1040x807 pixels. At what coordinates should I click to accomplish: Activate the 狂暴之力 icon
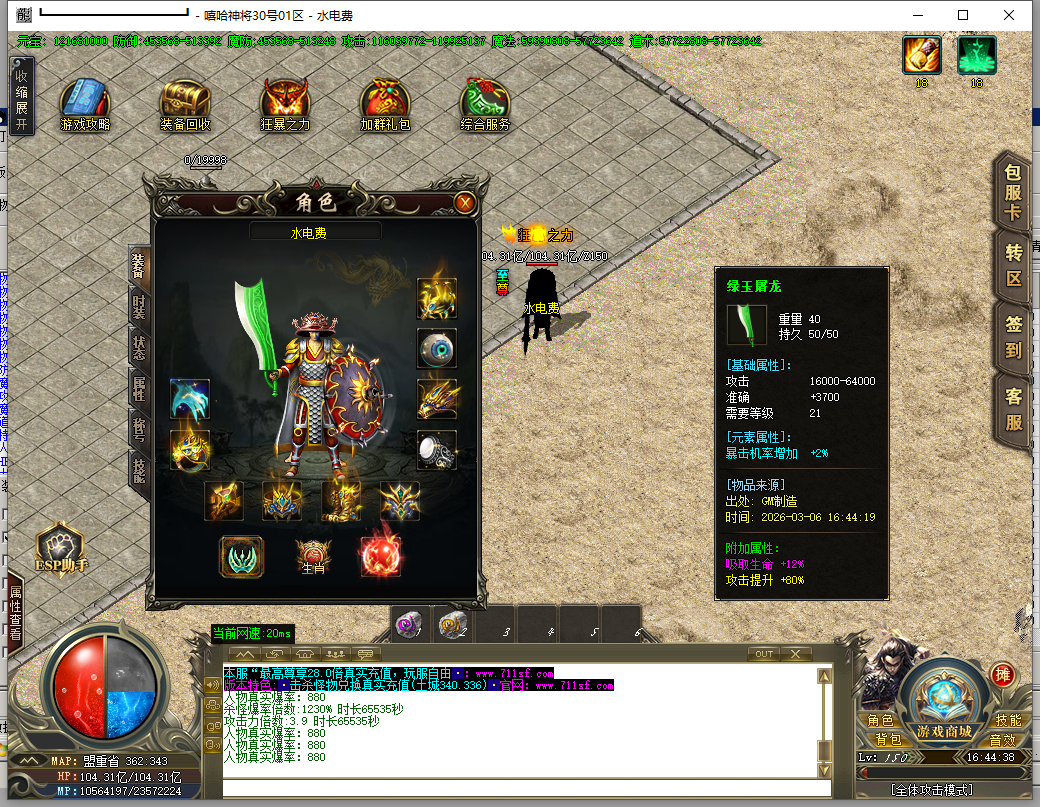tap(285, 104)
